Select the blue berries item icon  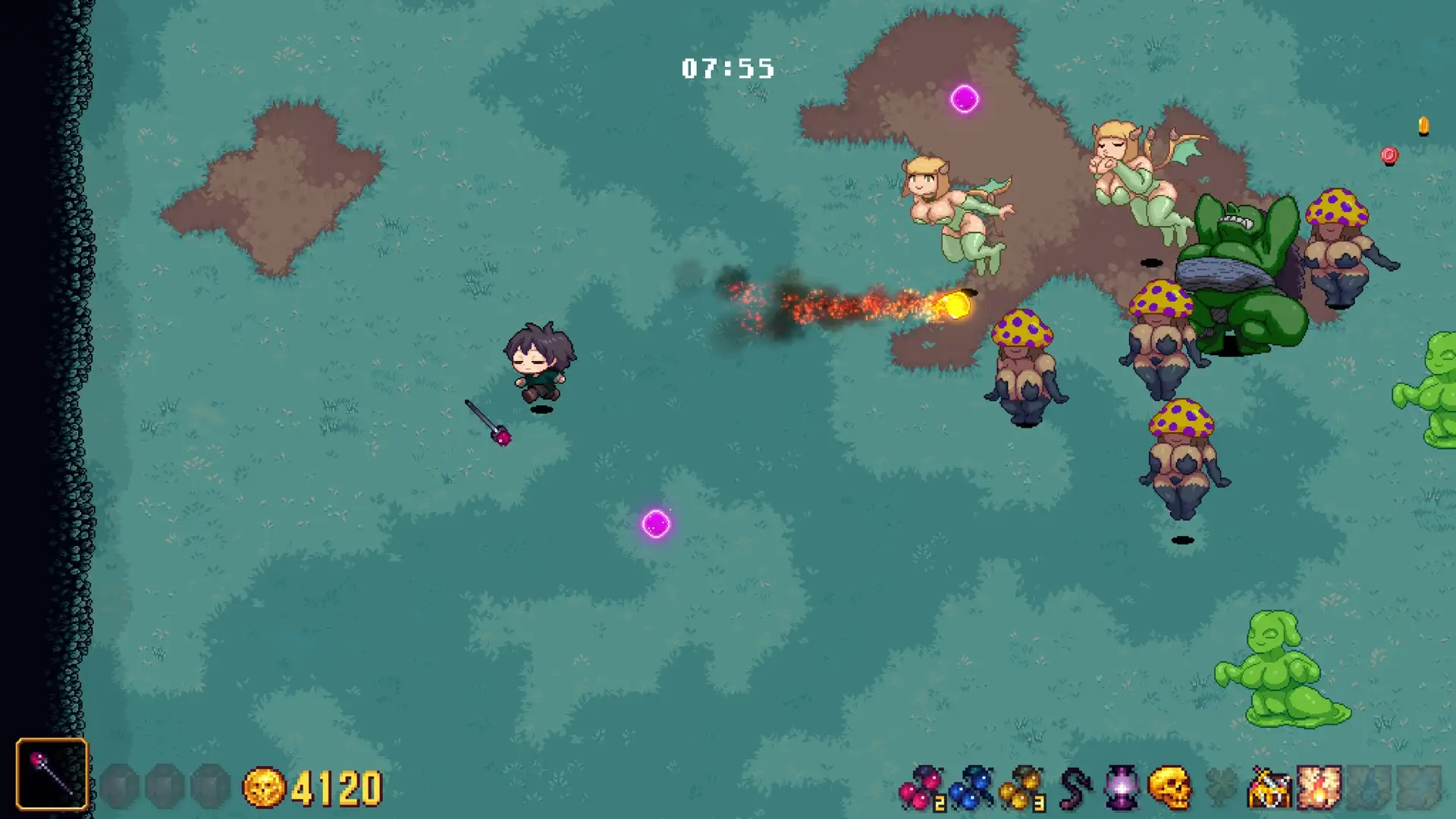tap(971, 788)
